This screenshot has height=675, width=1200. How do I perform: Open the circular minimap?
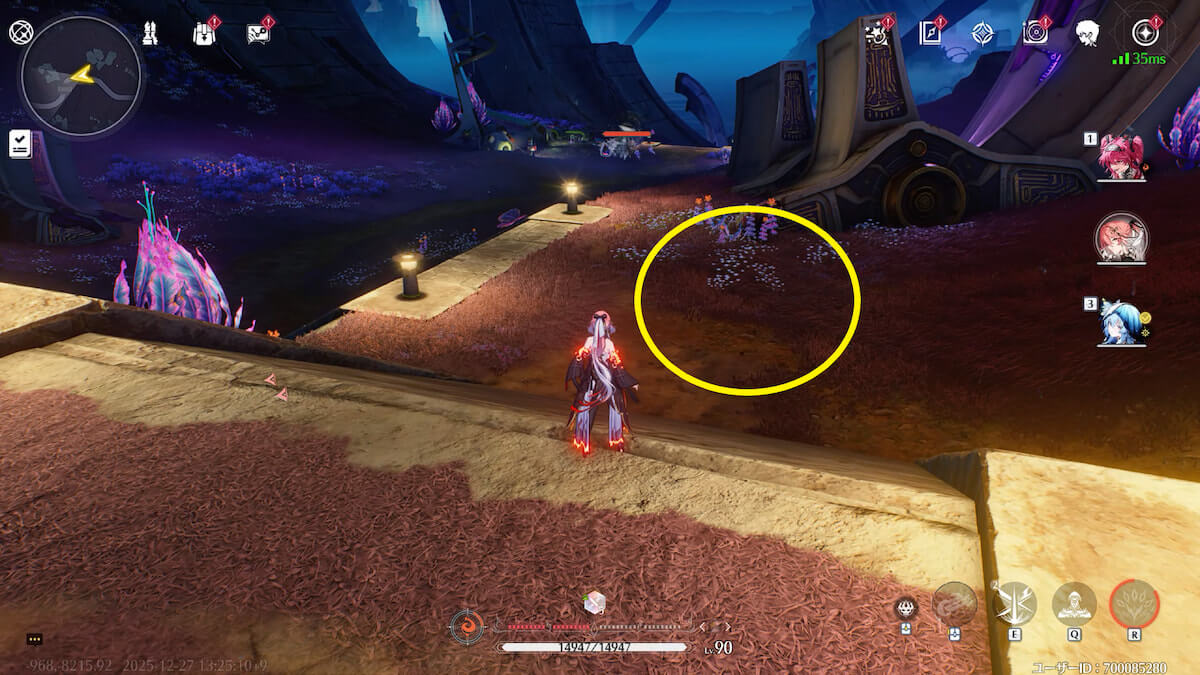coord(80,76)
